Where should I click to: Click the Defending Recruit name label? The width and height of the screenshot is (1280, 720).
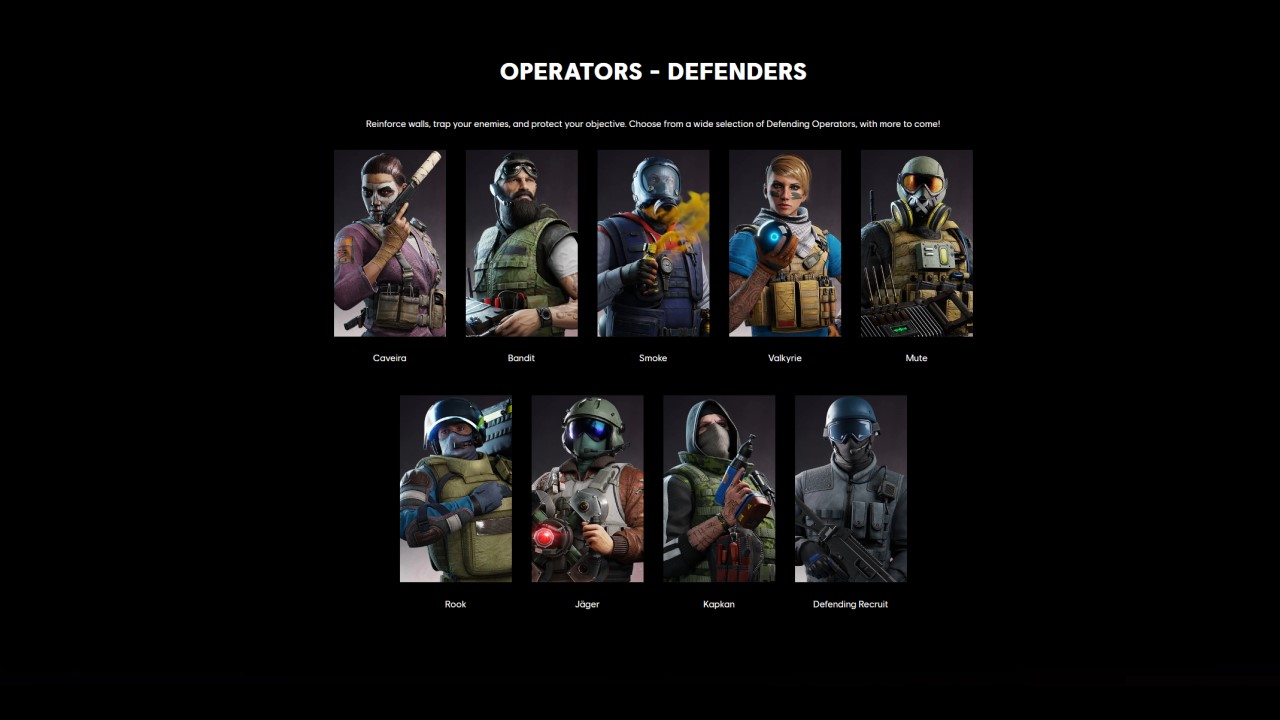click(x=850, y=604)
